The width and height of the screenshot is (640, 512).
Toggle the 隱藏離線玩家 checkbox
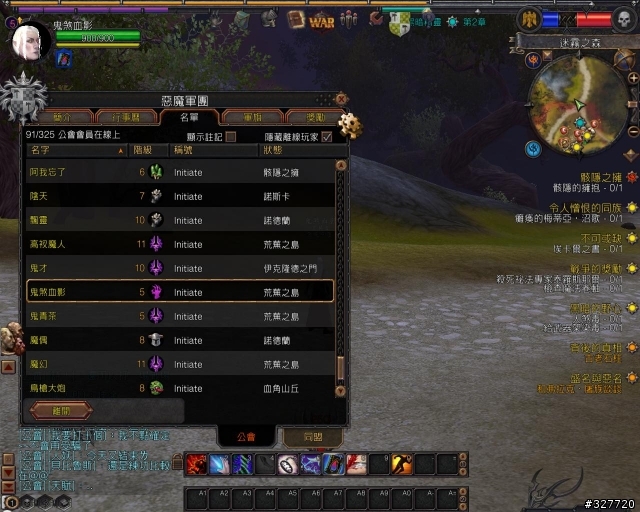click(x=327, y=136)
